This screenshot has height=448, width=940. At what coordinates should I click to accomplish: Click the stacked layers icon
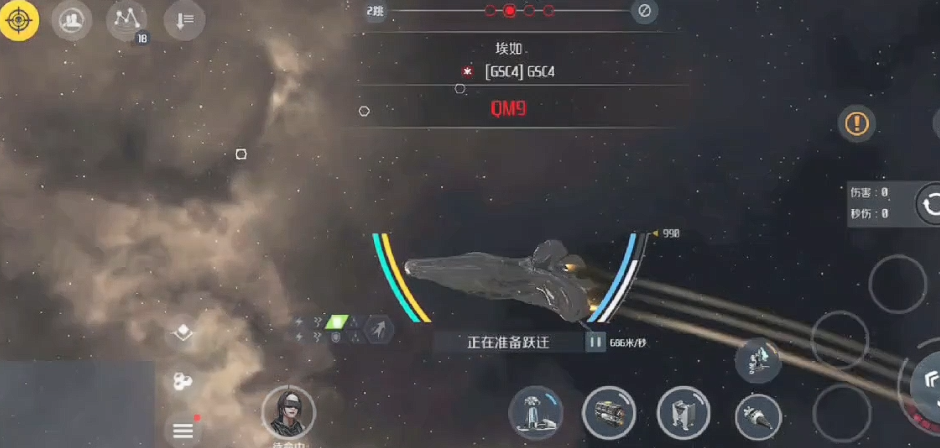(x=182, y=333)
